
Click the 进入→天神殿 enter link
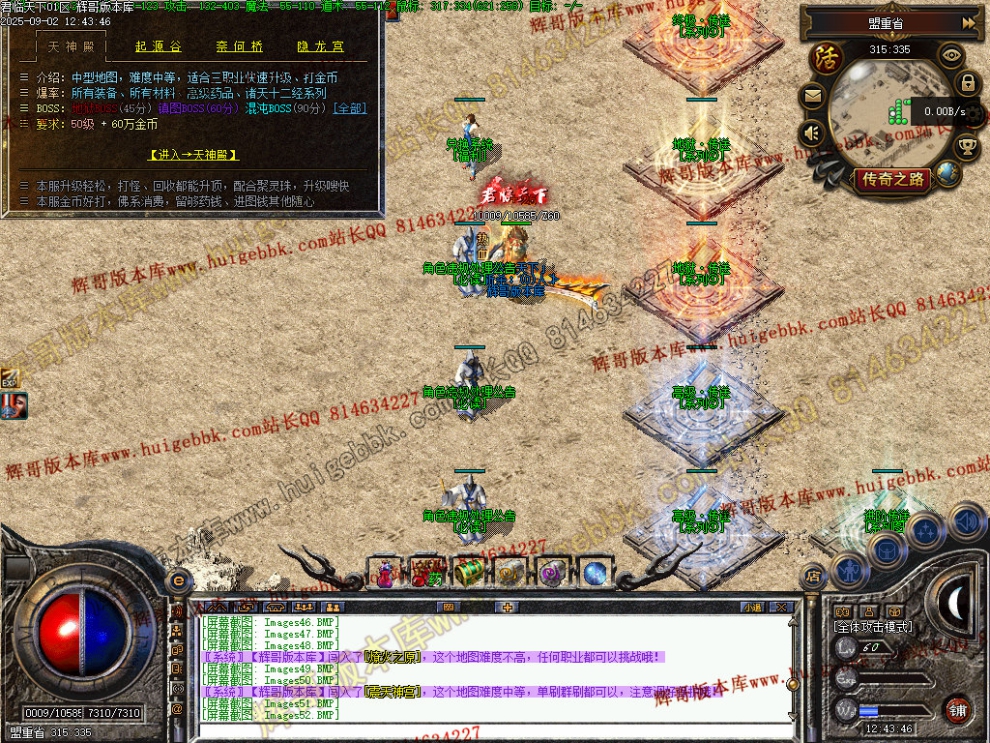point(194,155)
